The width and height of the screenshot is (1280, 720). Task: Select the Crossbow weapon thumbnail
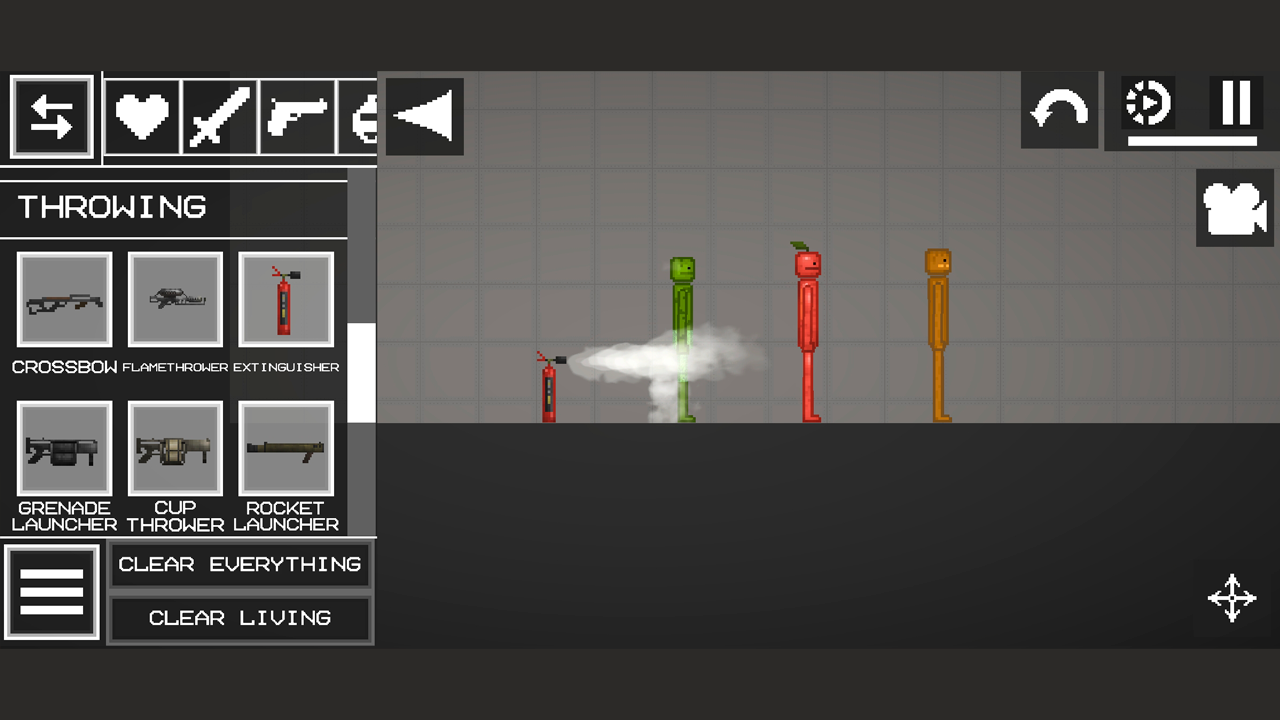click(64, 300)
